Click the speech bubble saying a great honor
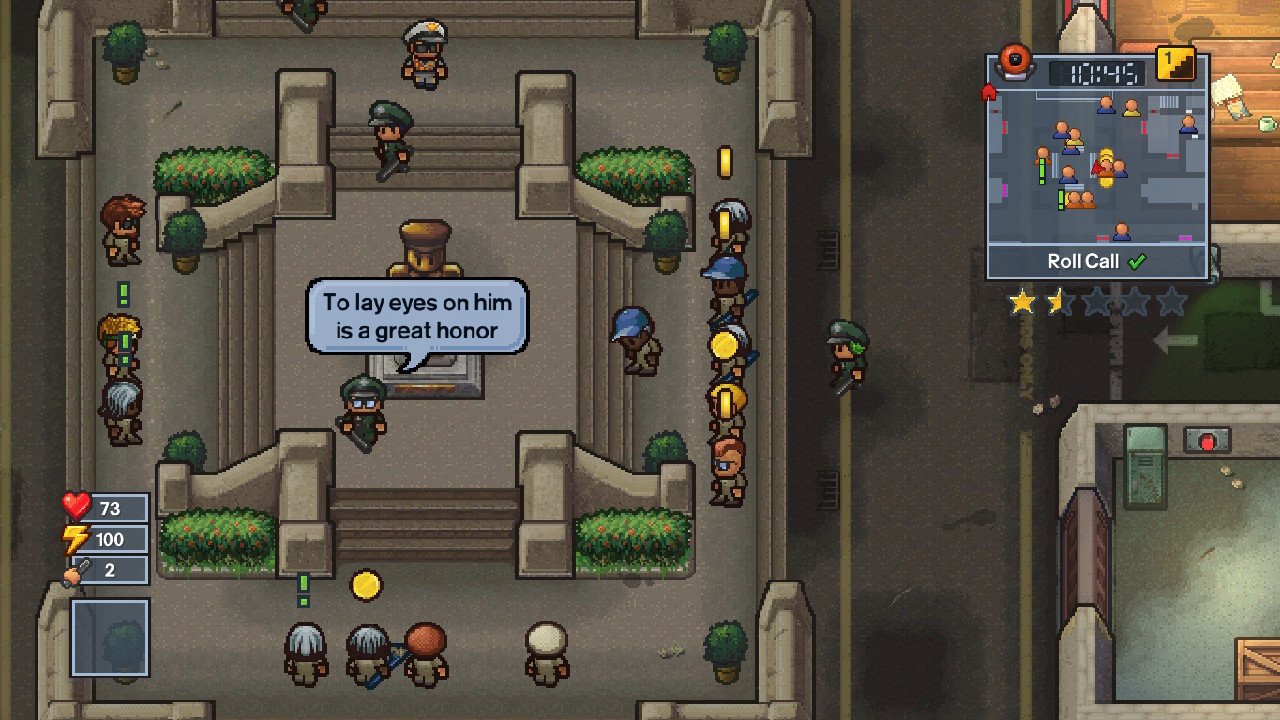1280x720 pixels. point(416,315)
